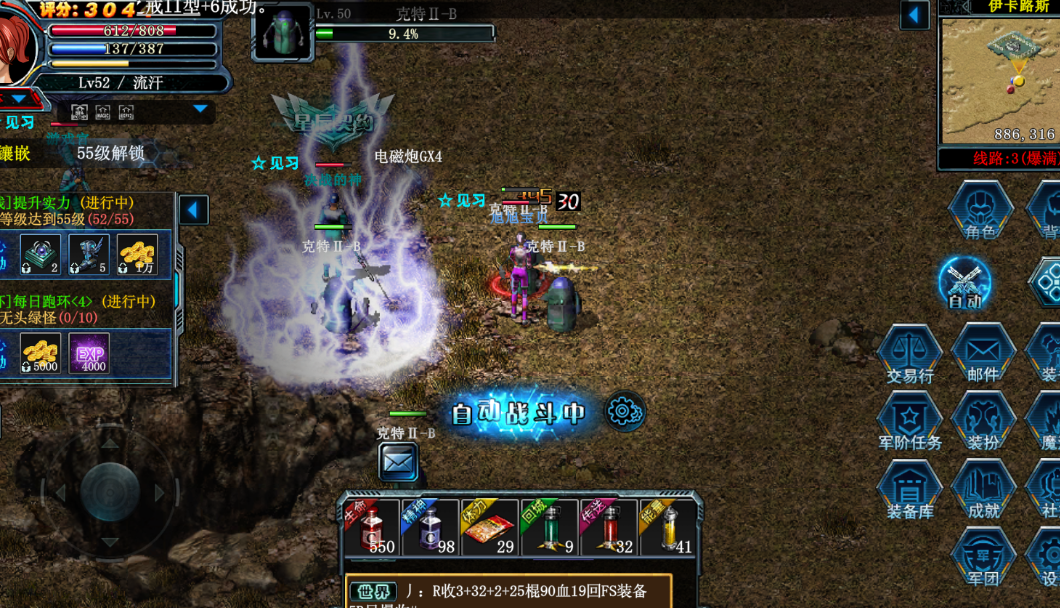Use the 传送 teleport item
The image size is (1060, 608).
click(x=608, y=527)
